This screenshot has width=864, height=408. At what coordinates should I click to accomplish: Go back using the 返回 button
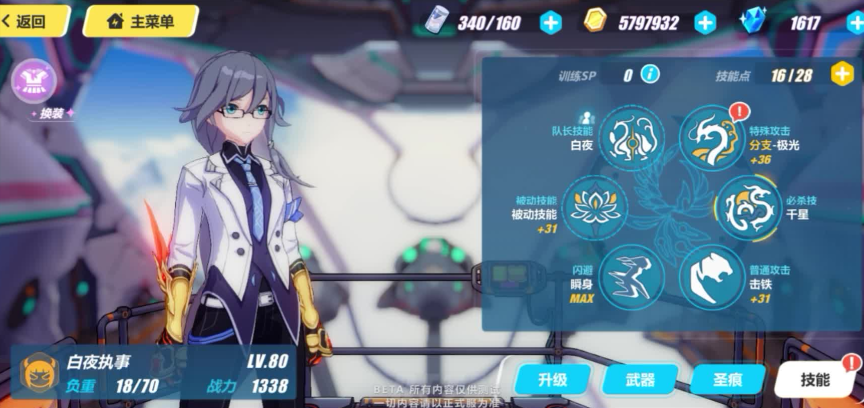(x=30, y=20)
